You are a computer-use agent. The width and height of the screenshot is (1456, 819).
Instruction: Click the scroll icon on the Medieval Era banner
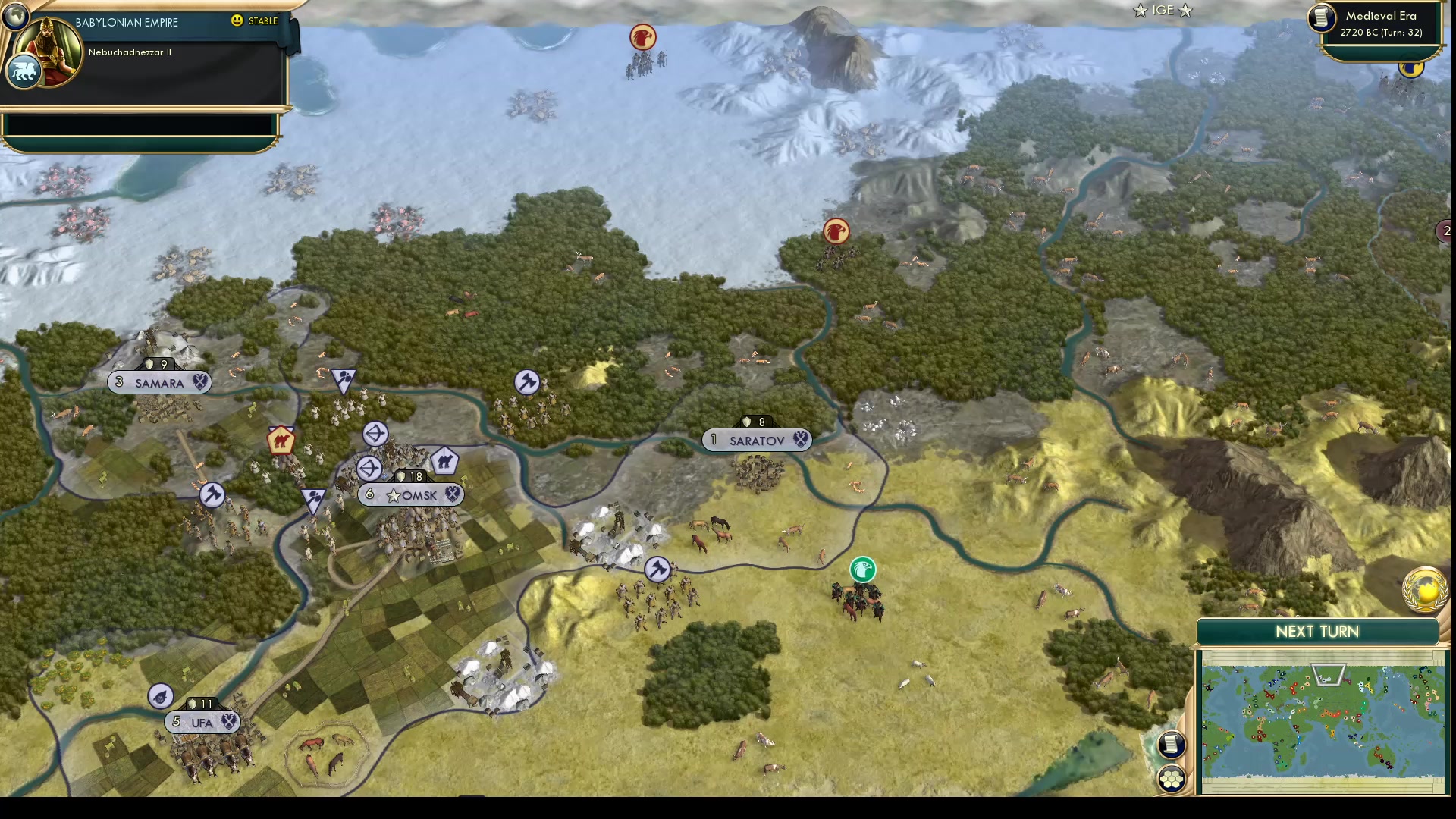pyautogui.click(x=1322, y=18)
